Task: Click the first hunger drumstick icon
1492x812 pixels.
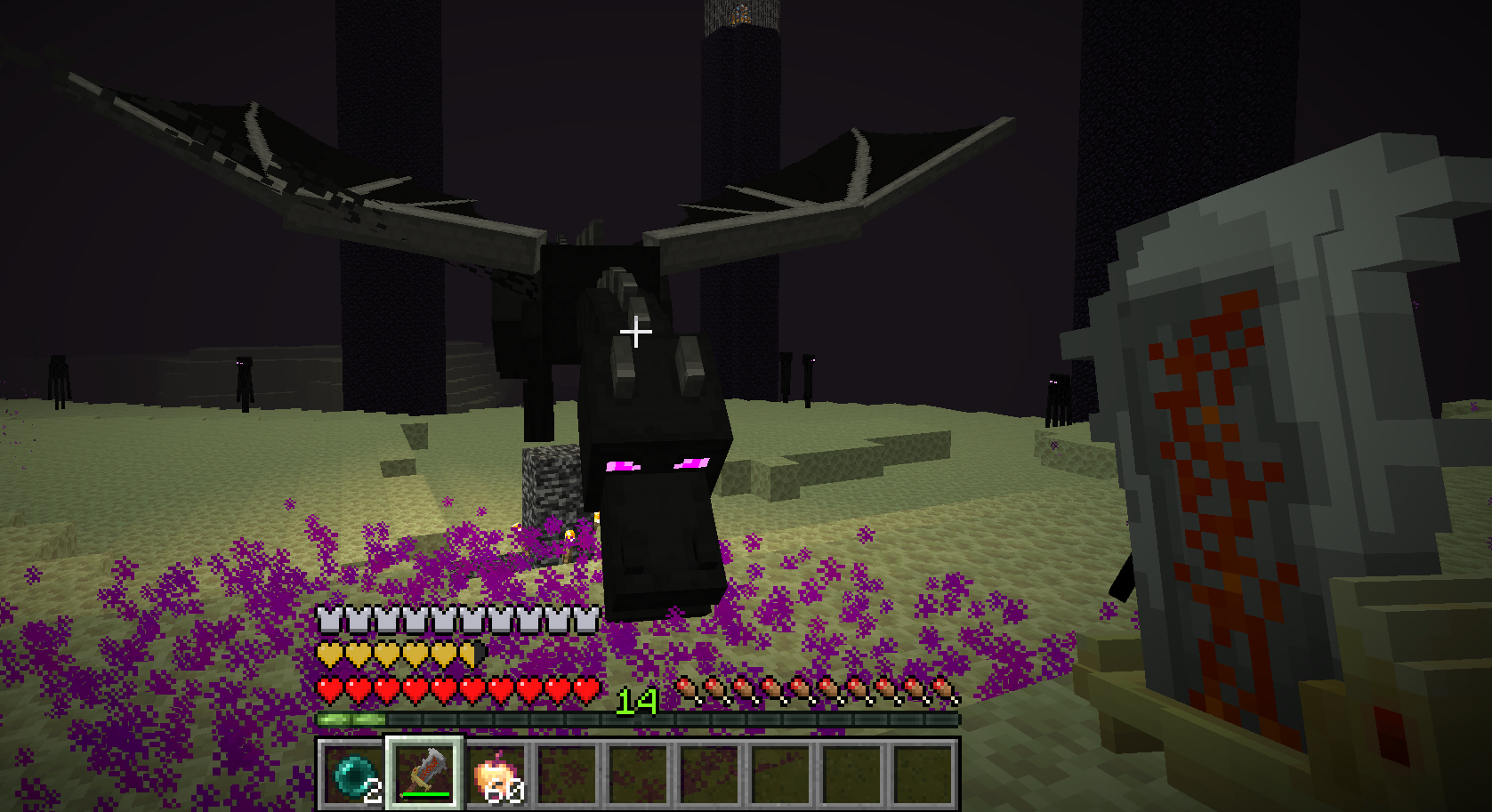Action: coord(687,687)
